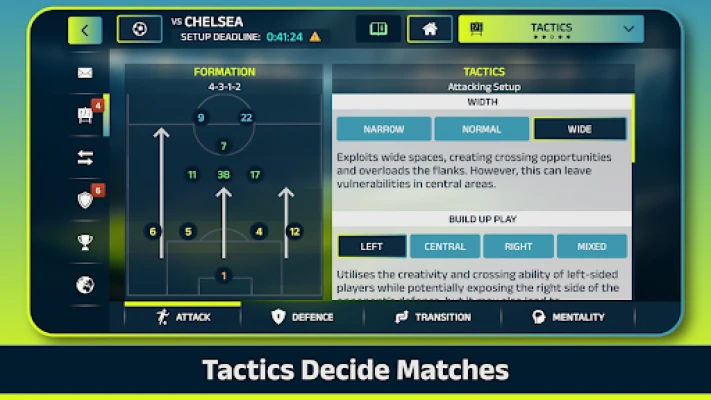Viewport: 711px width, 400px height.
Task: Select Left build up play
Action: (x=372, y=246)
